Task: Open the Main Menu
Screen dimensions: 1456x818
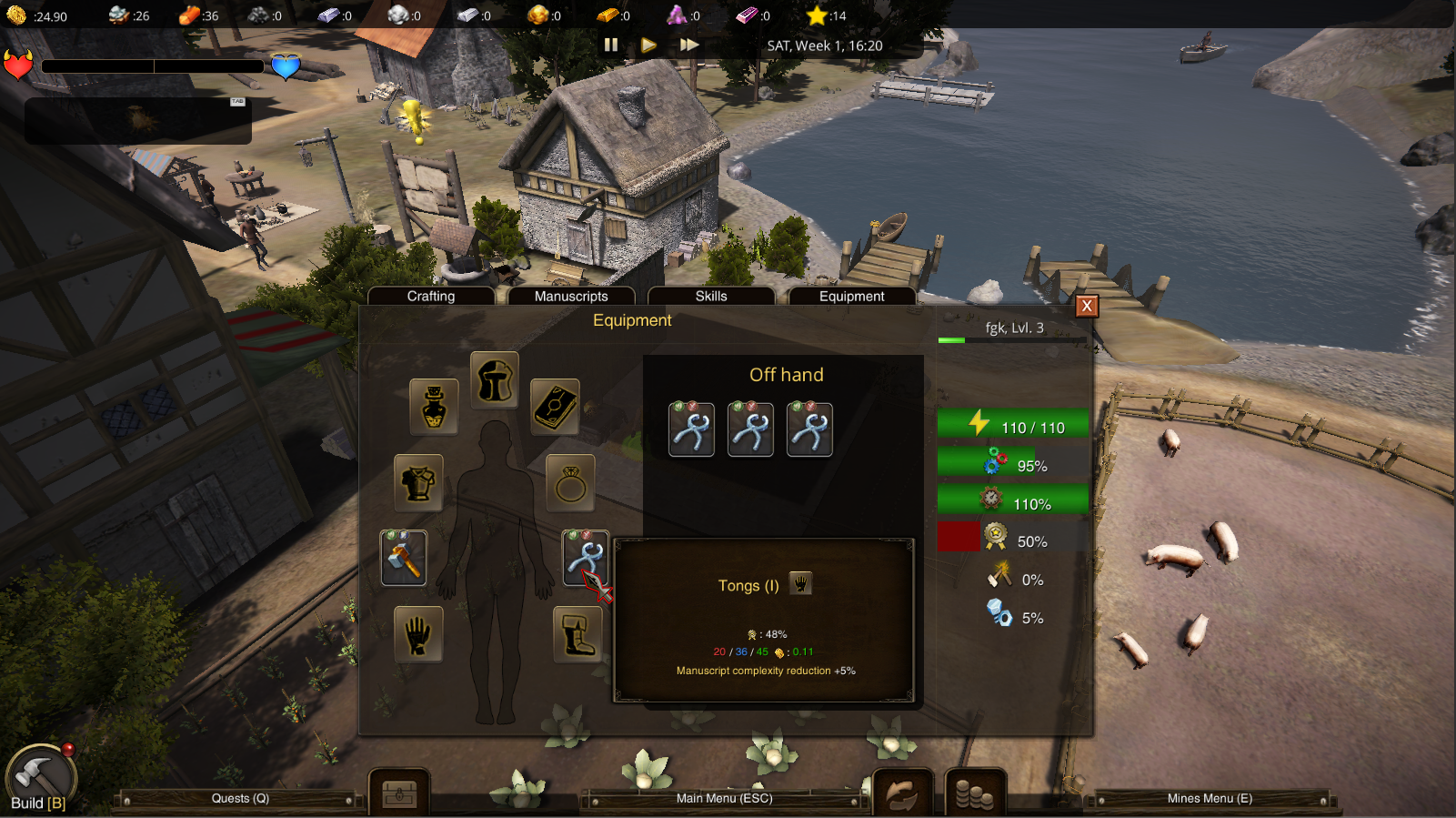Action: [724, 799]
